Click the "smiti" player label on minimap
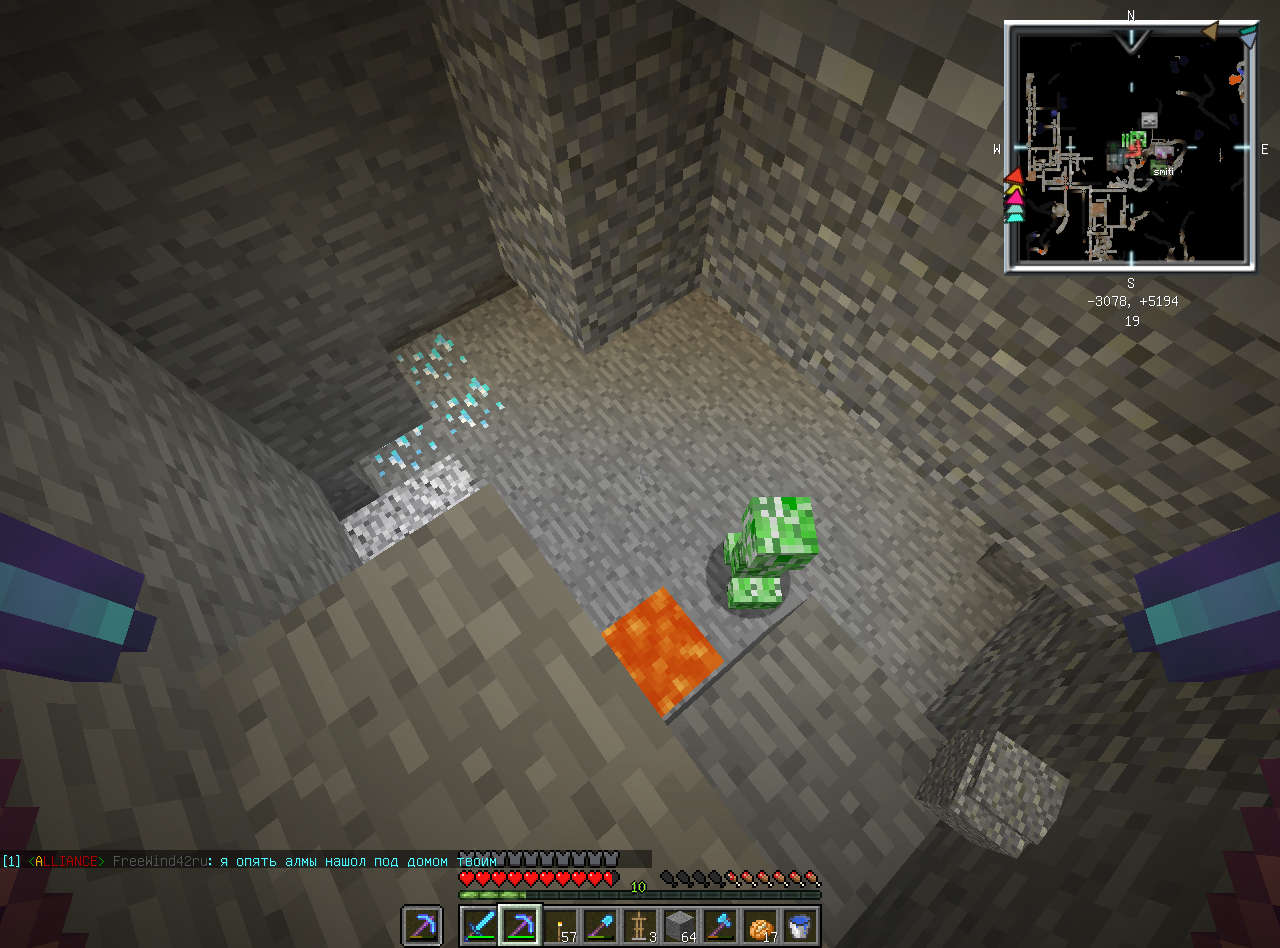The height and width of the screenshot is (948, 1280). point(1163,171)
